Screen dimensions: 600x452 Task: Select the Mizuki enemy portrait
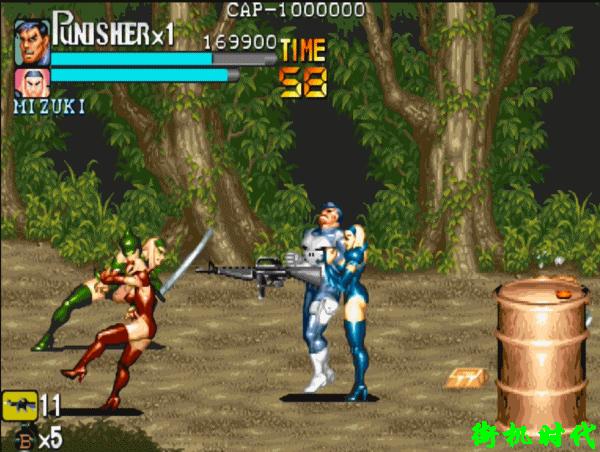(x=32, y=80)
